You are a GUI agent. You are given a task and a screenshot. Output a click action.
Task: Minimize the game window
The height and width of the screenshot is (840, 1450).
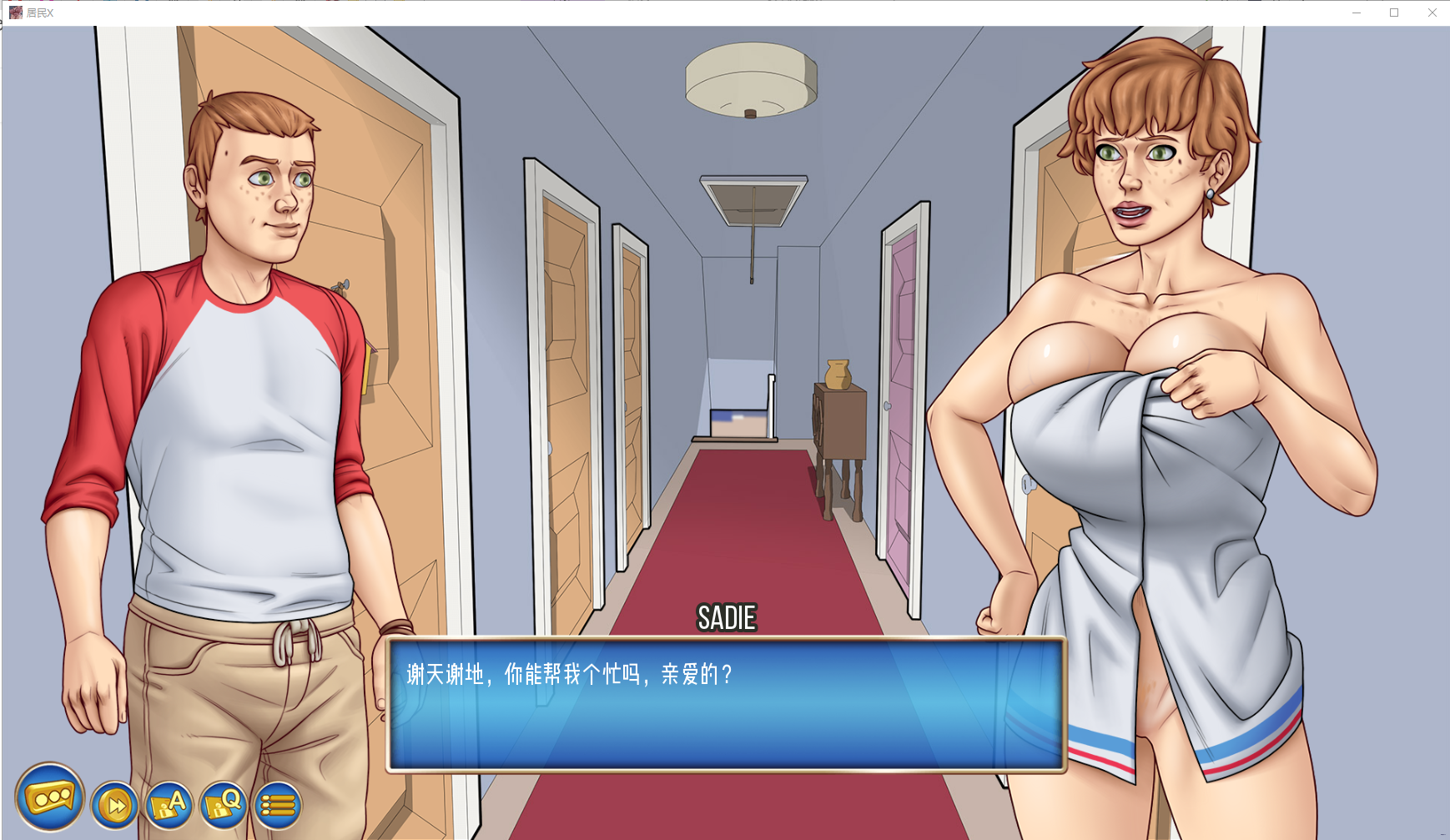1356,13
